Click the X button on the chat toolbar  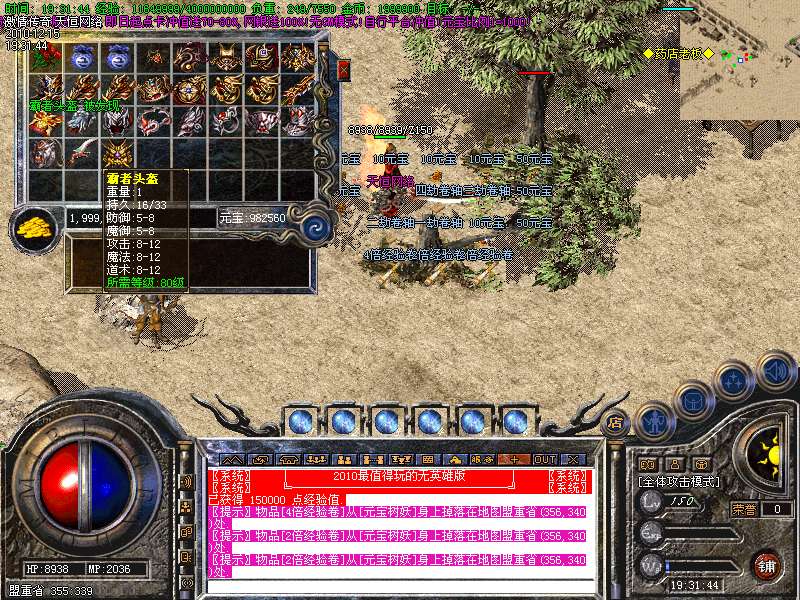point(573,459)
